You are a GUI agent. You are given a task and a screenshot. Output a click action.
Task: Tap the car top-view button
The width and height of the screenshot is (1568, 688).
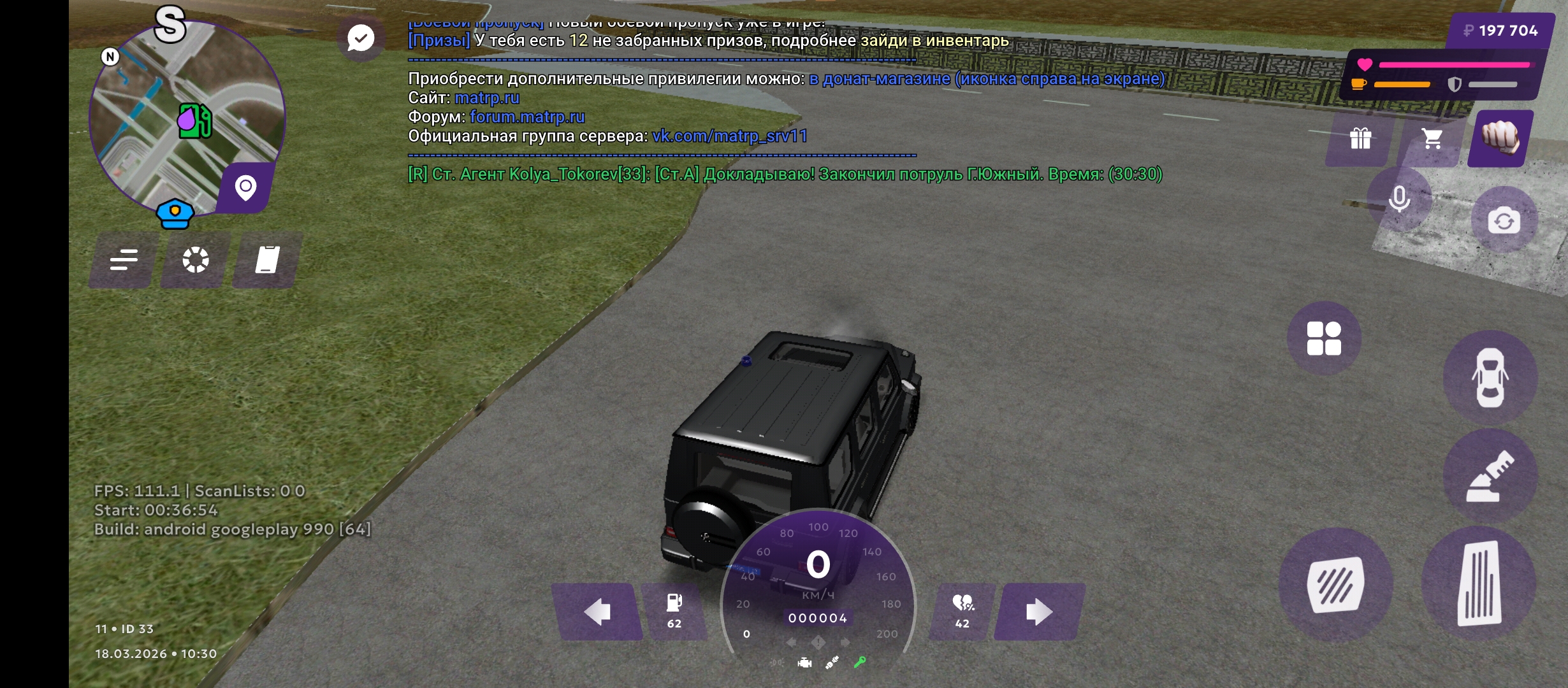[x=1490, y=378]
